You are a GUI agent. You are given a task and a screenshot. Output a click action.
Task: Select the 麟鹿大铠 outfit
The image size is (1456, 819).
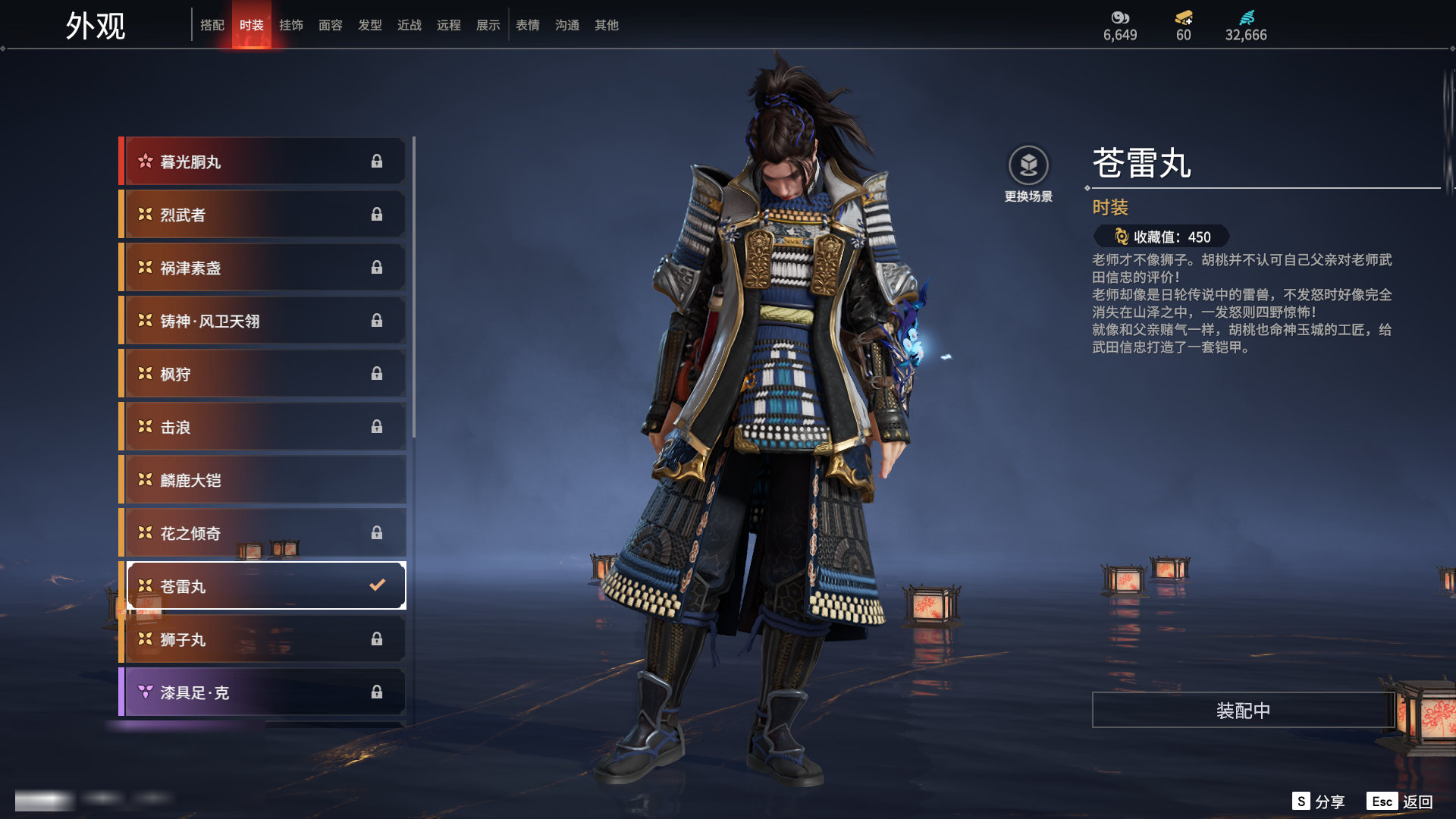coord(262,480)
